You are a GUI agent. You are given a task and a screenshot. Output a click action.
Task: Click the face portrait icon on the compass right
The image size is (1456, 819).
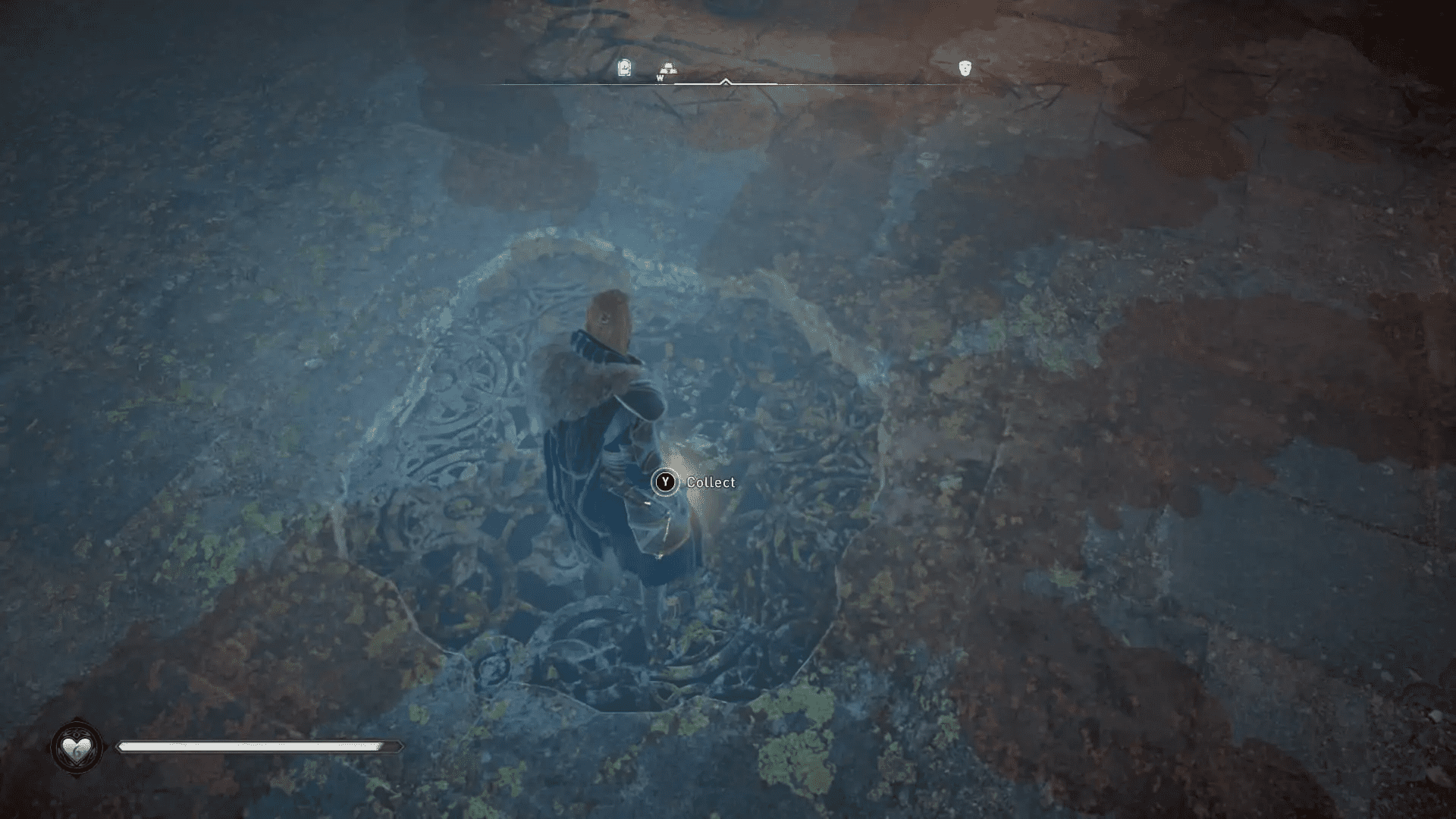click(965, 67)
